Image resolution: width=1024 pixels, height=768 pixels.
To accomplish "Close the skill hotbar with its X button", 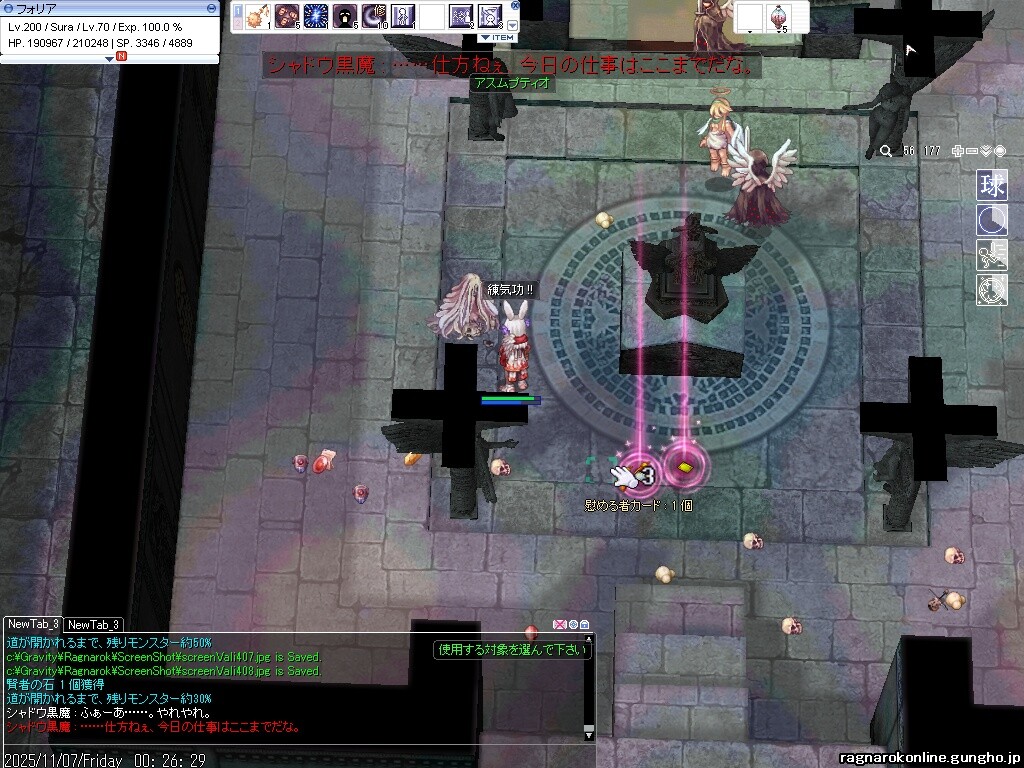I will [x=514, y=8].
